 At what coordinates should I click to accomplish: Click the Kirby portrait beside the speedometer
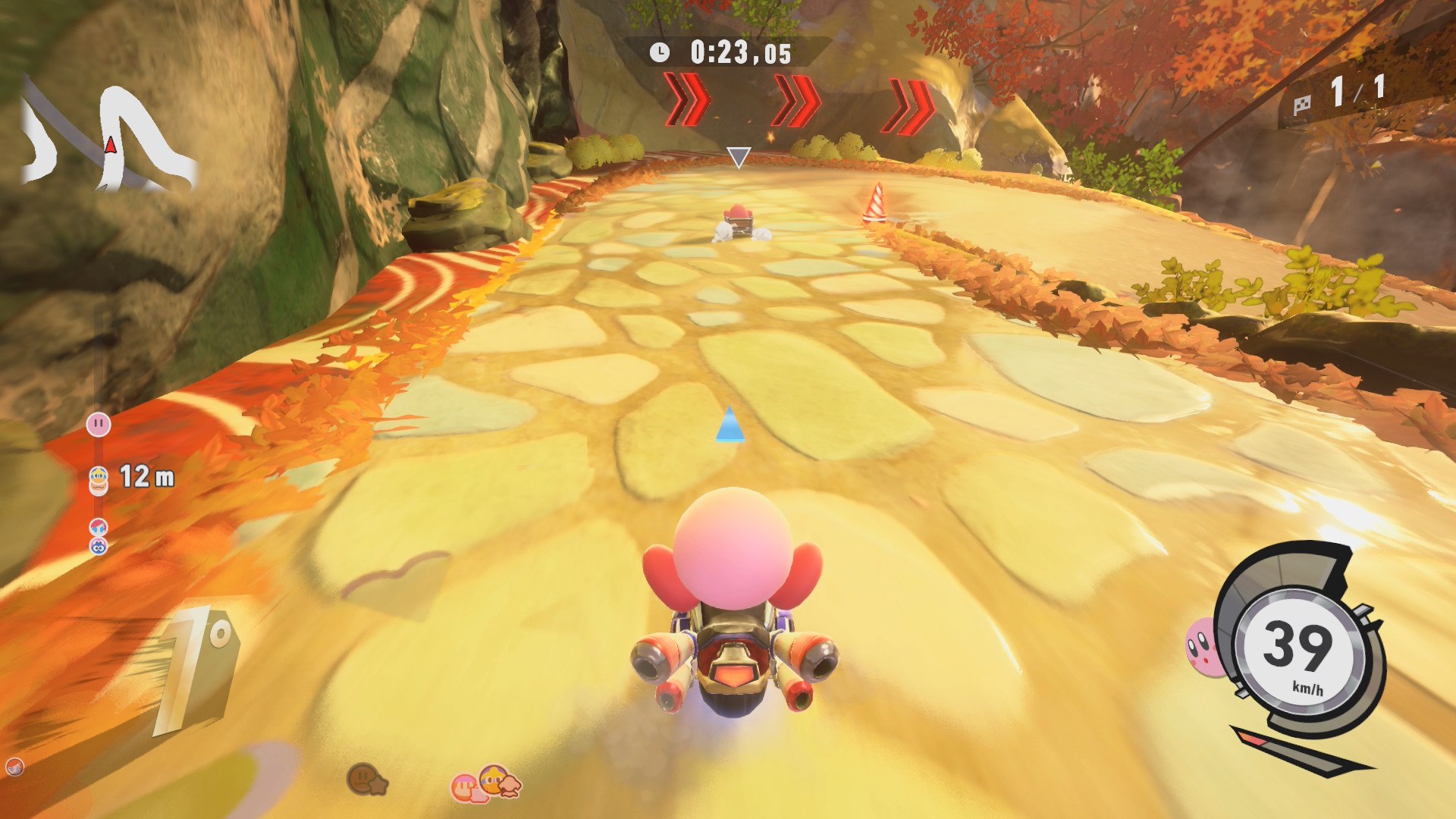[1201, 647]
